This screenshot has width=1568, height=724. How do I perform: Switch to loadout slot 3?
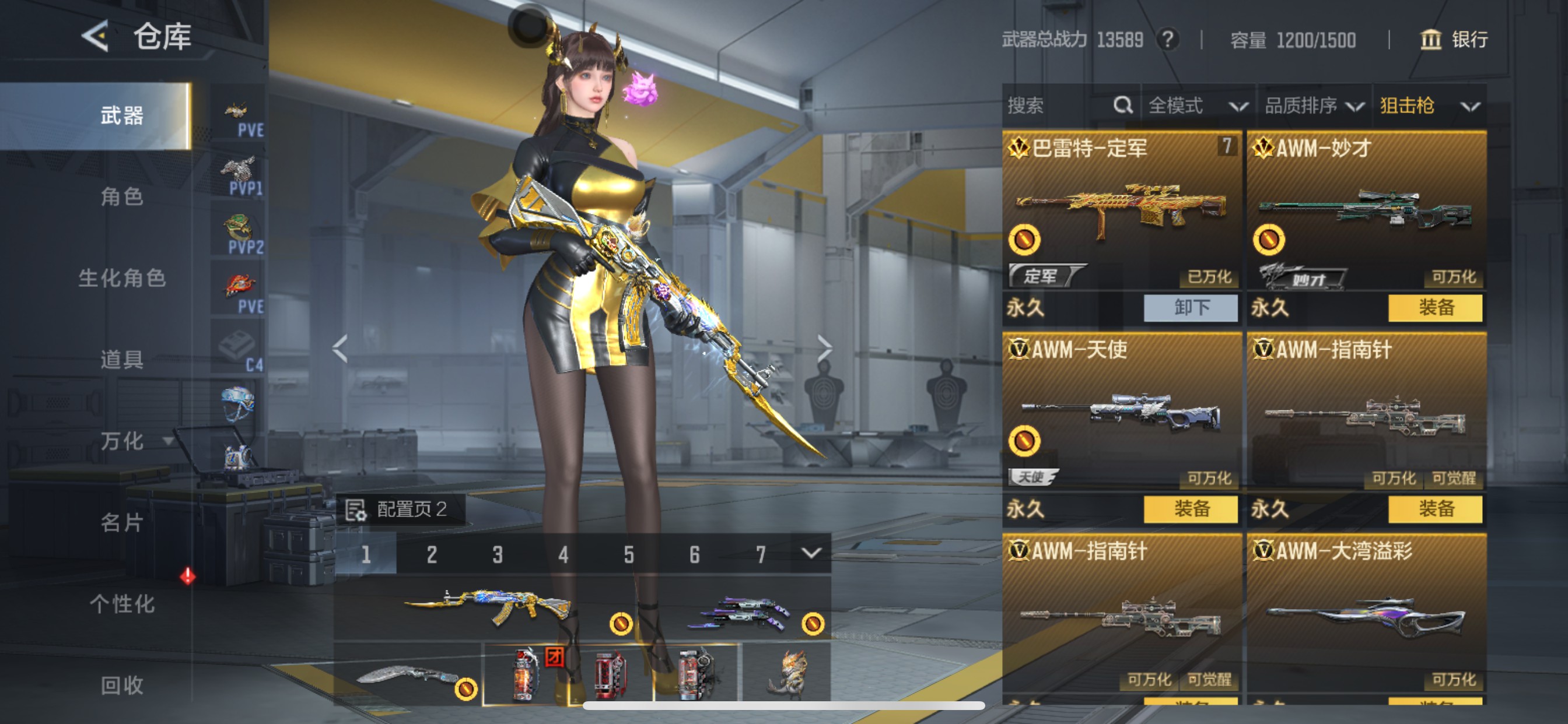pos(498,554)
